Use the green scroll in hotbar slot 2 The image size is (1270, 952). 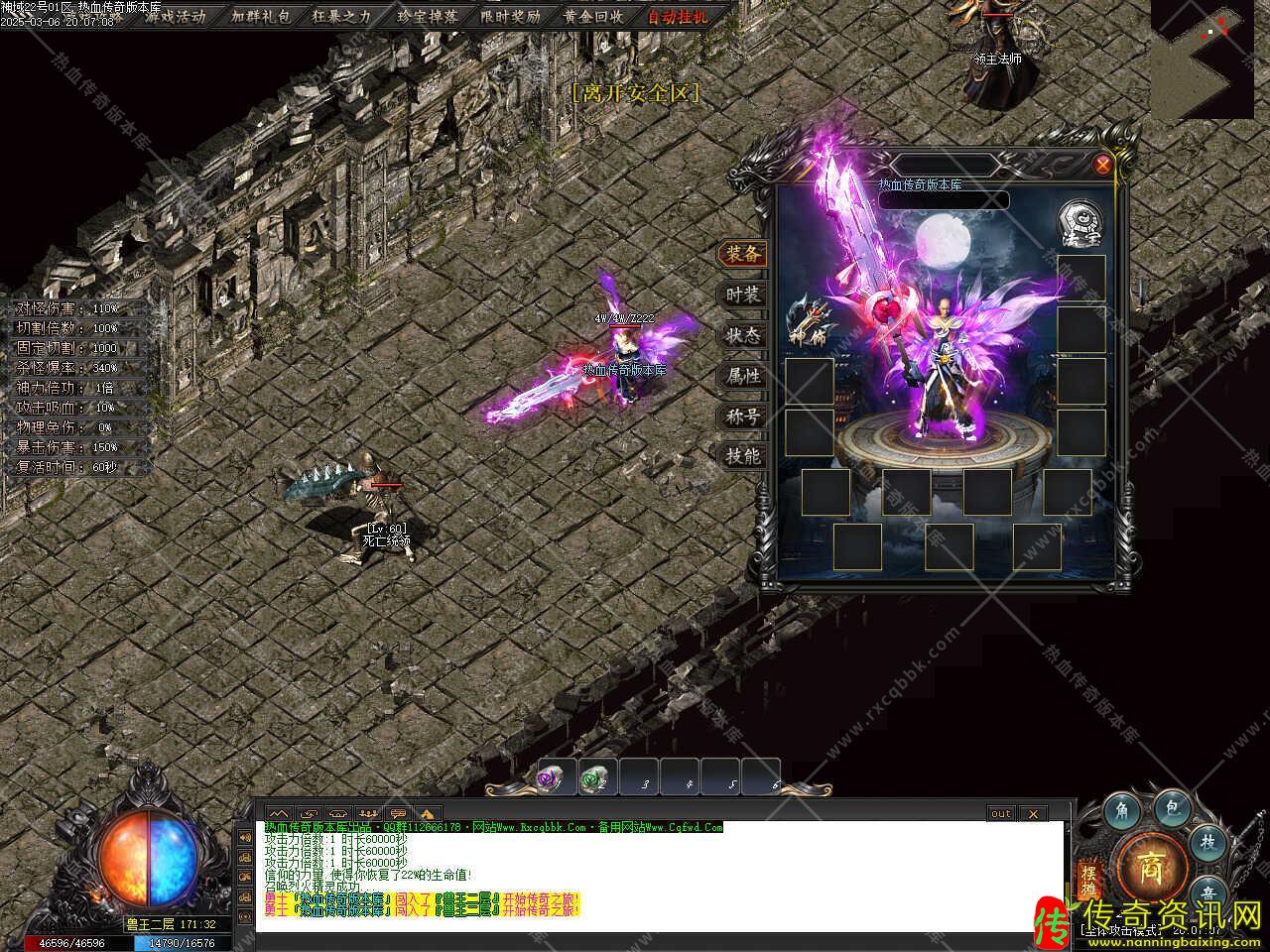(x=594, y=779)
